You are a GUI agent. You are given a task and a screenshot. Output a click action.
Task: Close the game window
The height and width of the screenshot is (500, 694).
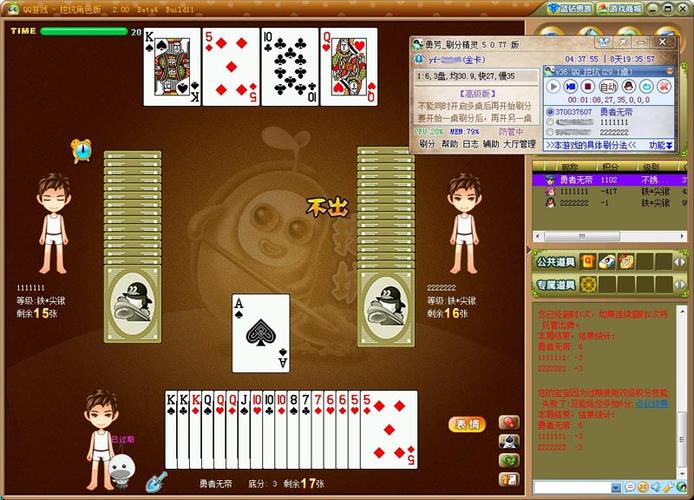coord(683,9)
